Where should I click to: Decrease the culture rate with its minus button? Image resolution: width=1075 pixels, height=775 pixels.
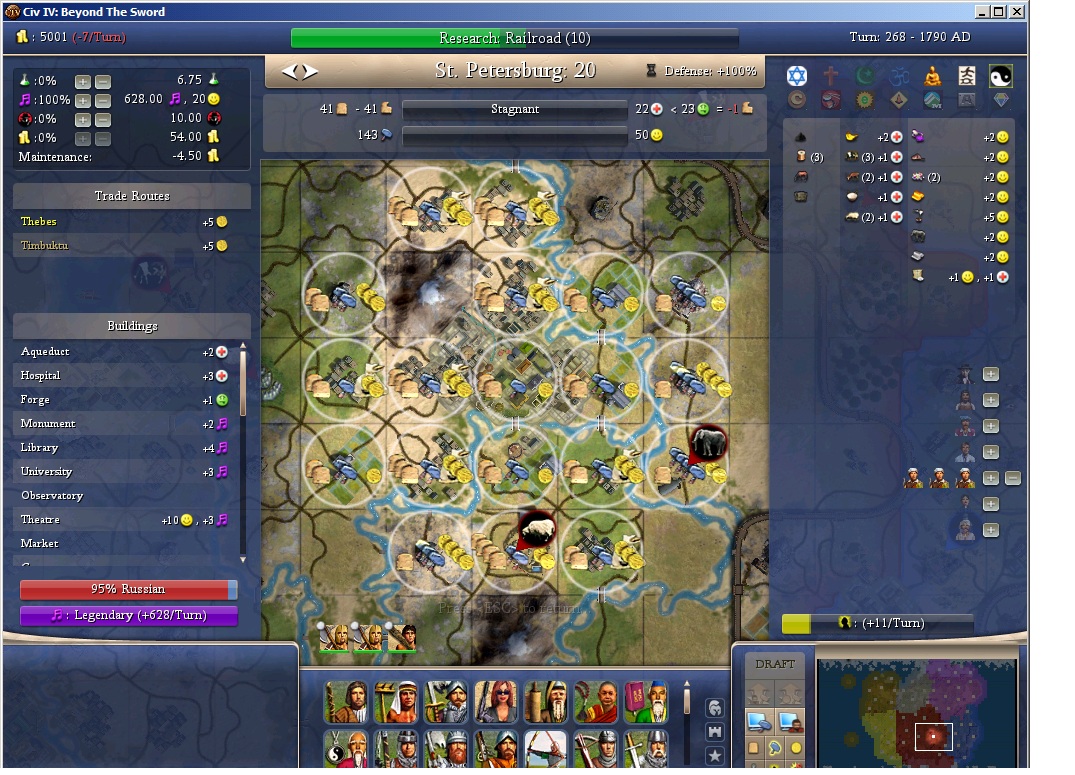[103, 100]
